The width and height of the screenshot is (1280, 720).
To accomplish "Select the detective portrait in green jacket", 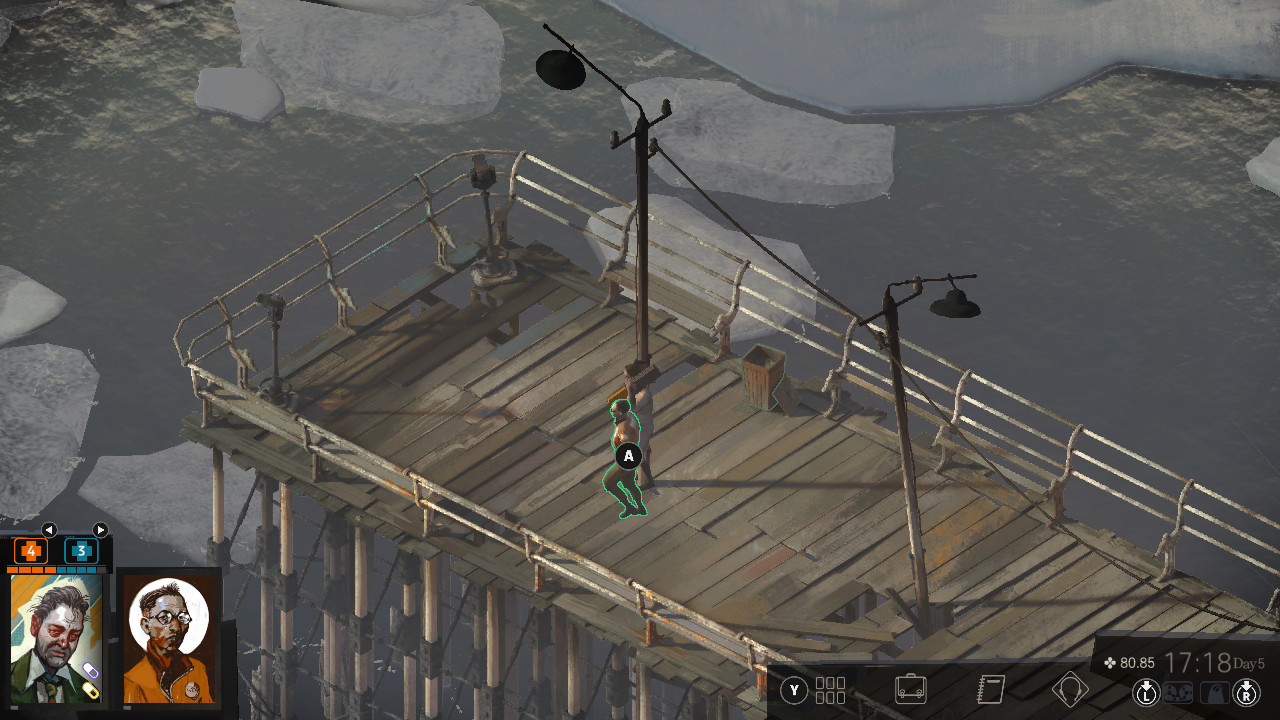I will [x=56, y=638].
